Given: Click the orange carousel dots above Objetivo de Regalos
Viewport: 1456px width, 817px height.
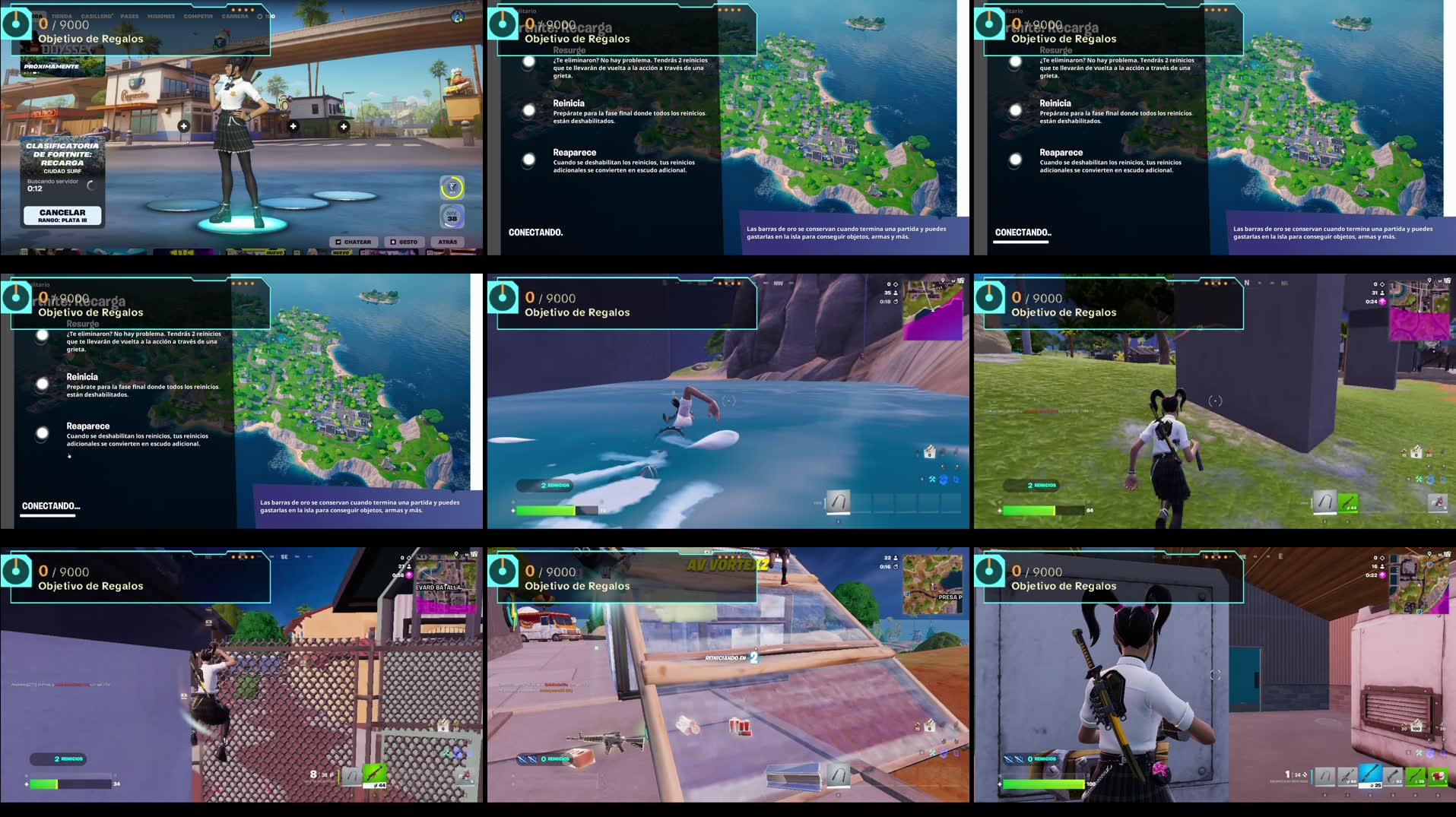Looking at the screenshot, I should pyautogui.click(x=243, y=10).
